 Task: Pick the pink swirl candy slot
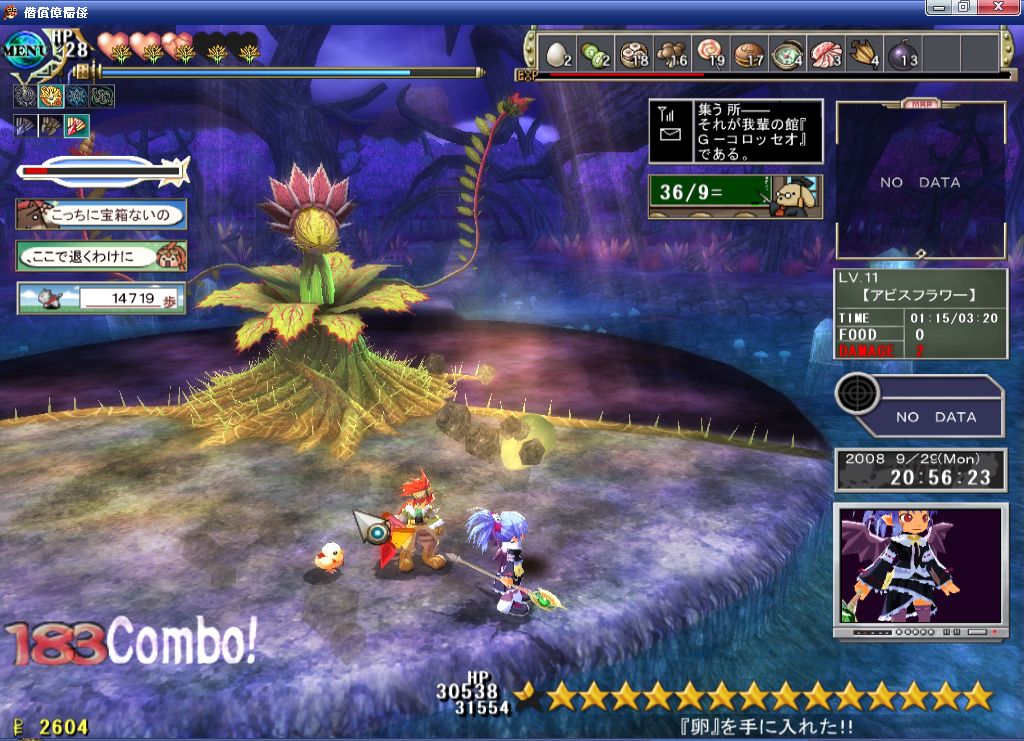pos(711,53)
